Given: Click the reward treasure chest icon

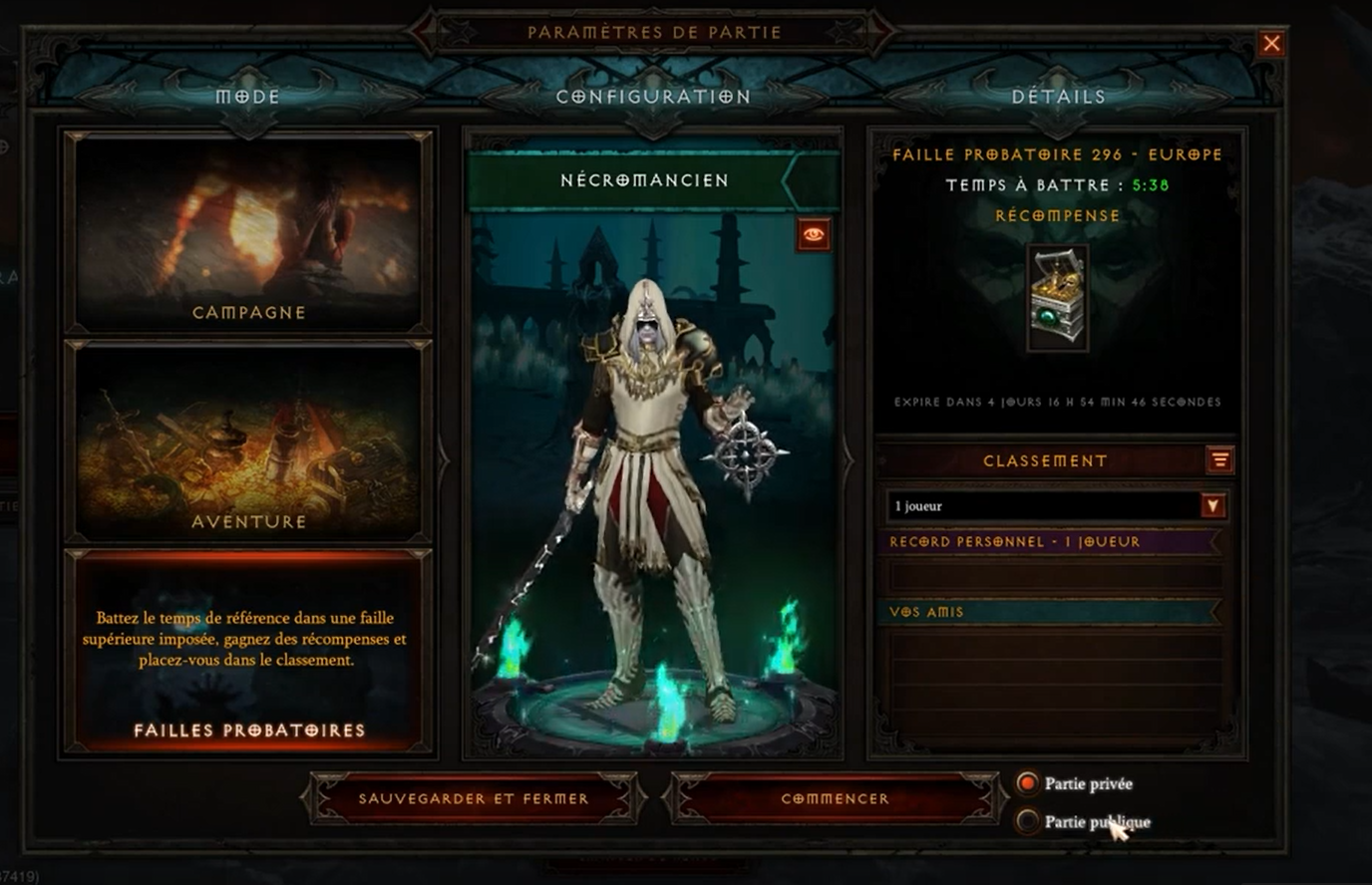Looking at the screenshot, I should [x=1057, y=297].
